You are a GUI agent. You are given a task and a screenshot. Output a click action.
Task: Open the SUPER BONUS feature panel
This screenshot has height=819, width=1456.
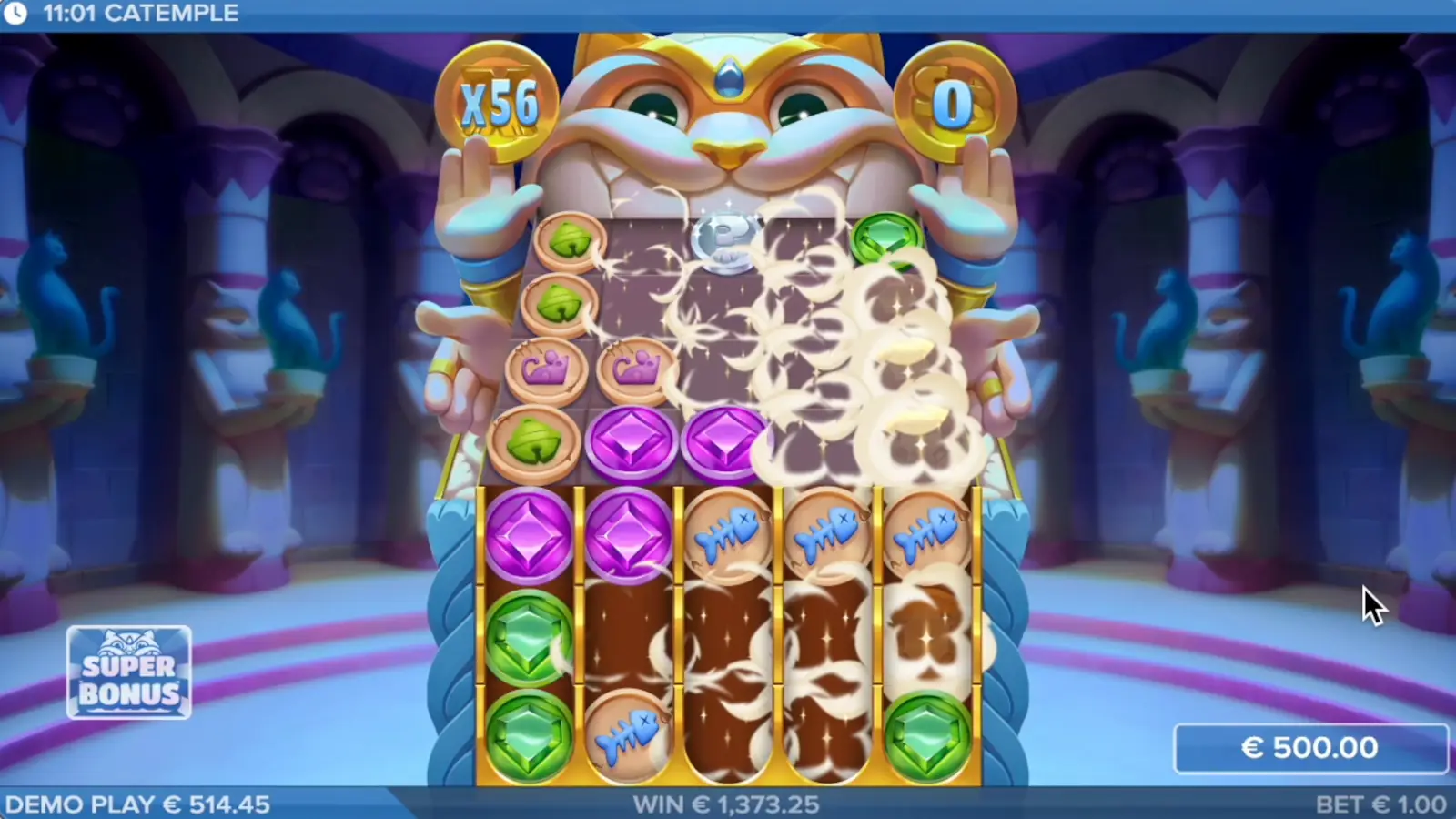[x=129, y=673]
